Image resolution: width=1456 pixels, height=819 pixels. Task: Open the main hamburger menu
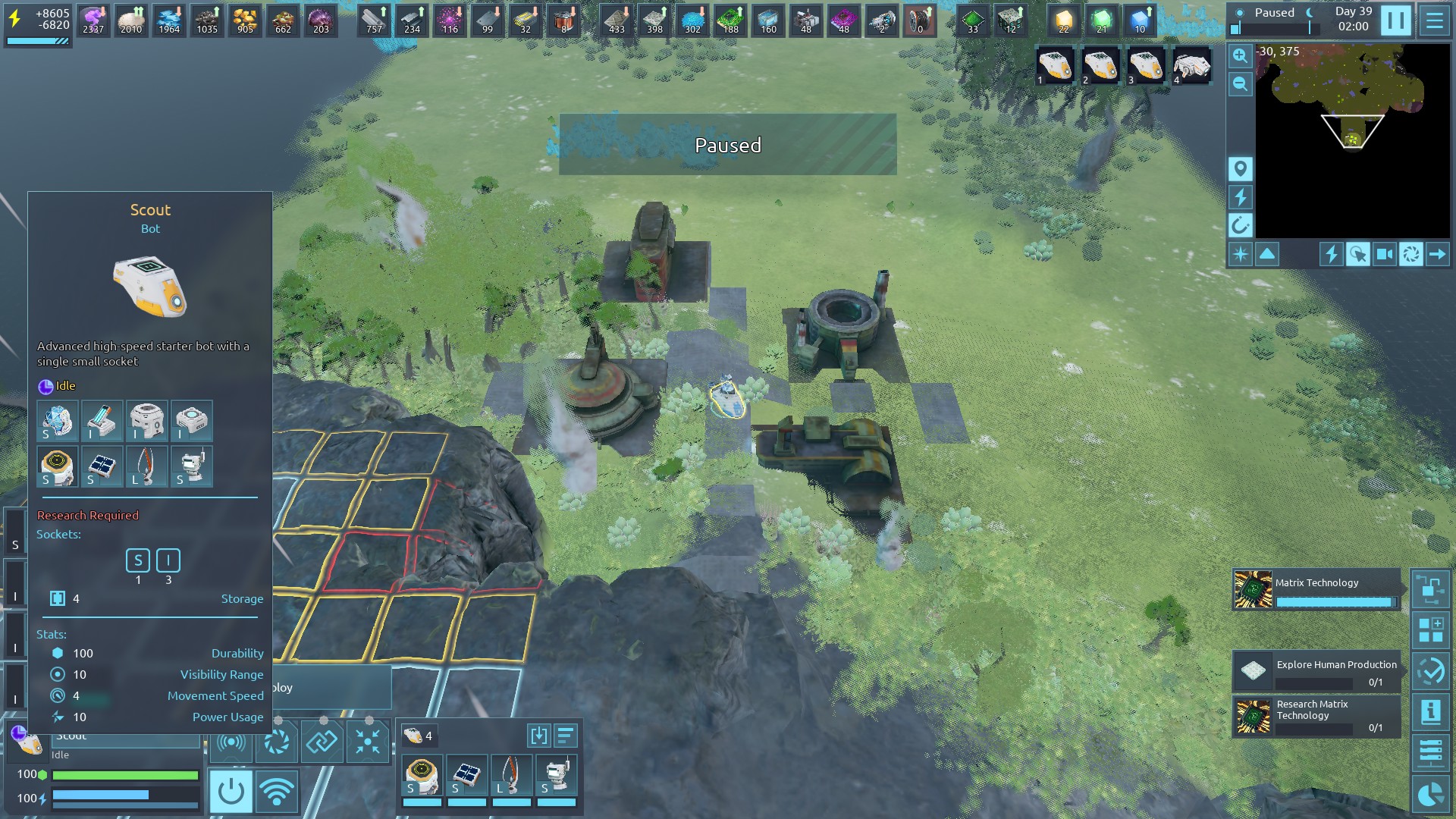[x=1434, y=20]
